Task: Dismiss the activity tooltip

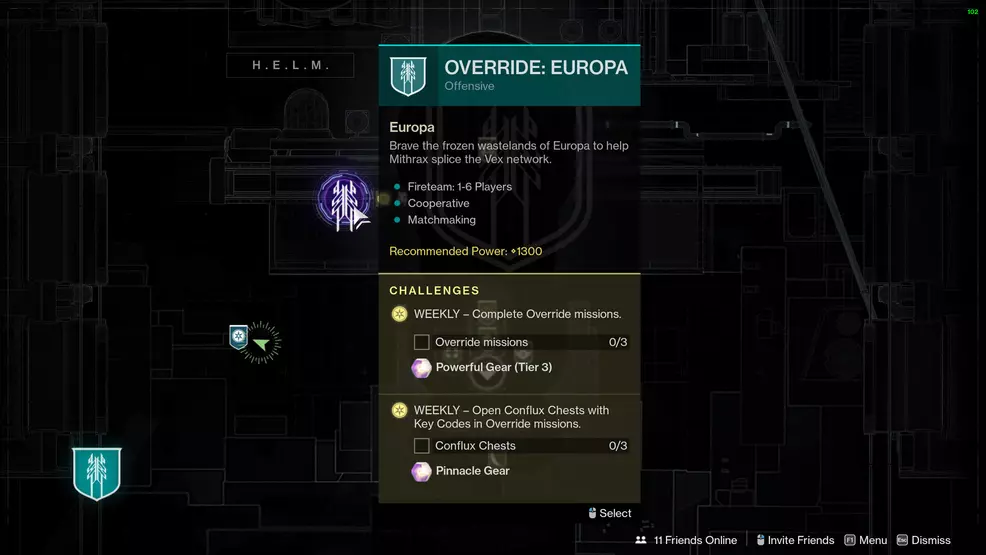Action: tap(923, 540)
